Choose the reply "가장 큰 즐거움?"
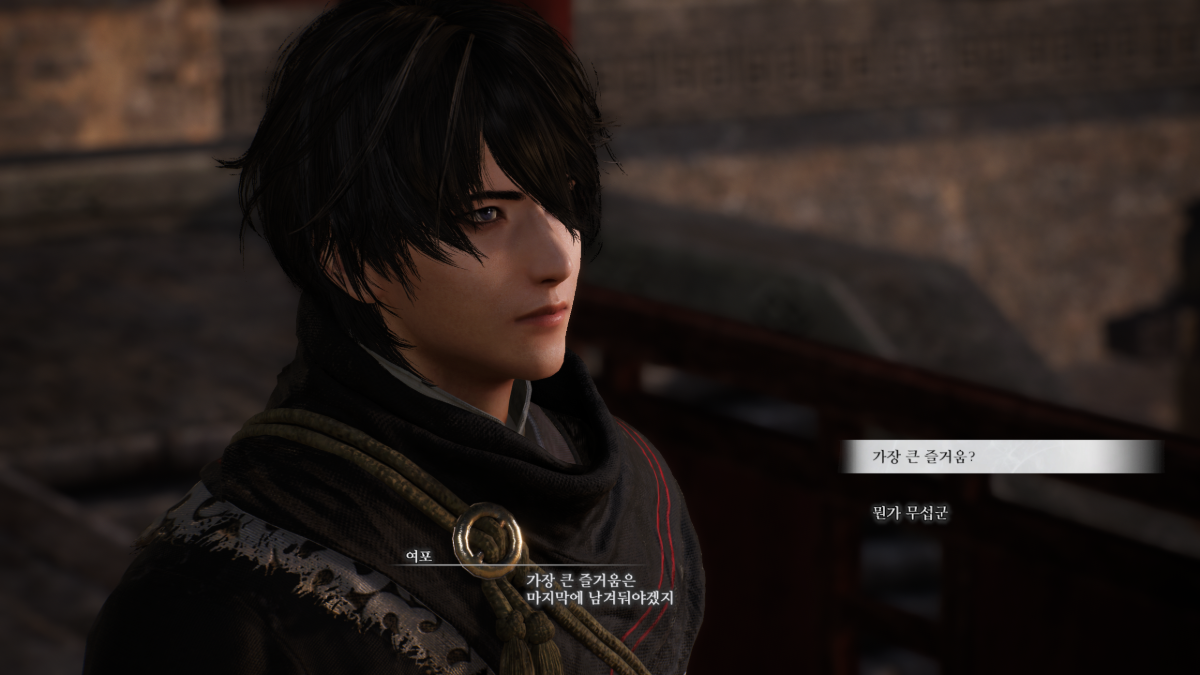The image size is (1200, 675). pos(923,457)
